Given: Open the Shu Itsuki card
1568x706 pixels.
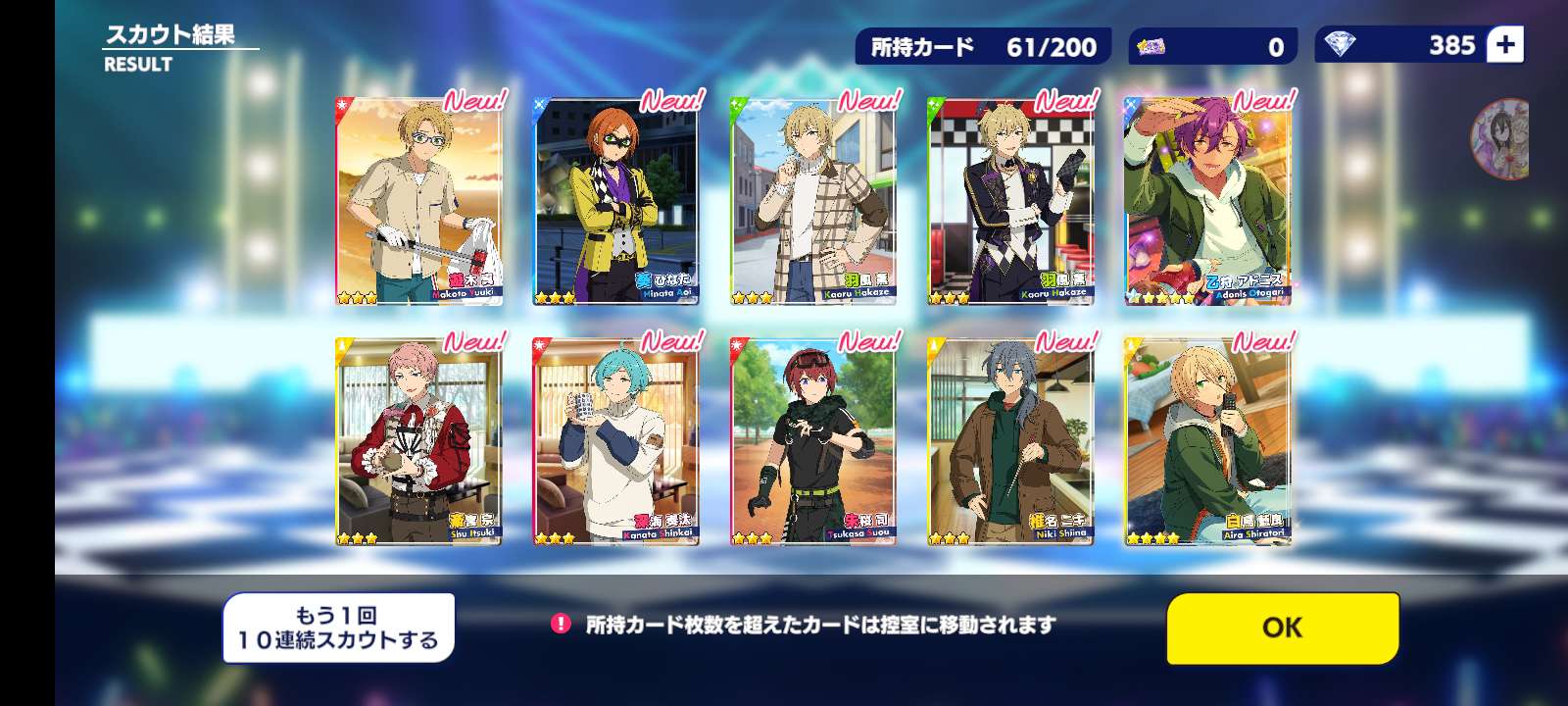Looking at the screenshot, I should tap(418, 442).
